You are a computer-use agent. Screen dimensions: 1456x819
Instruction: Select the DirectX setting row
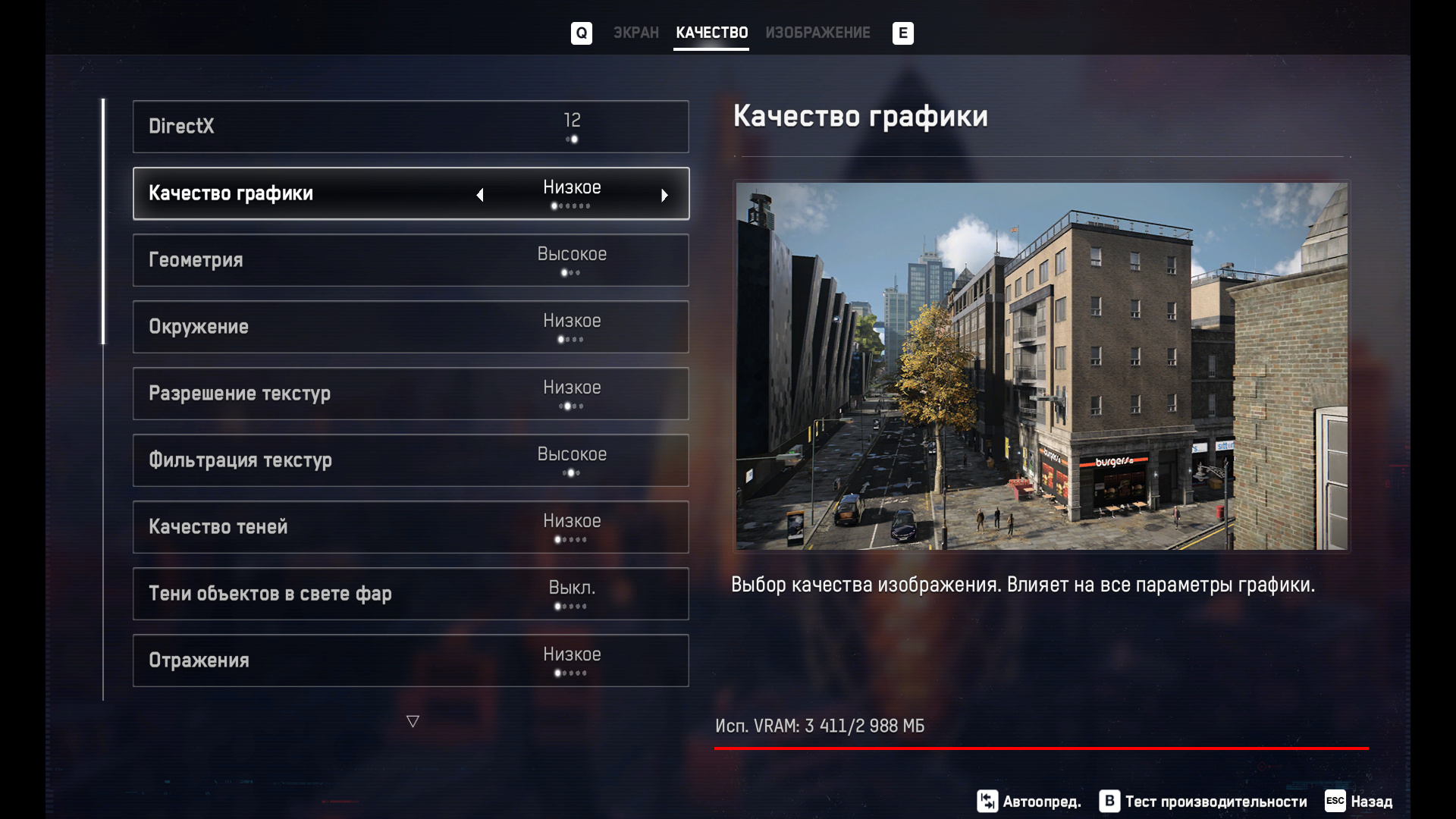(x=410, y=127)
